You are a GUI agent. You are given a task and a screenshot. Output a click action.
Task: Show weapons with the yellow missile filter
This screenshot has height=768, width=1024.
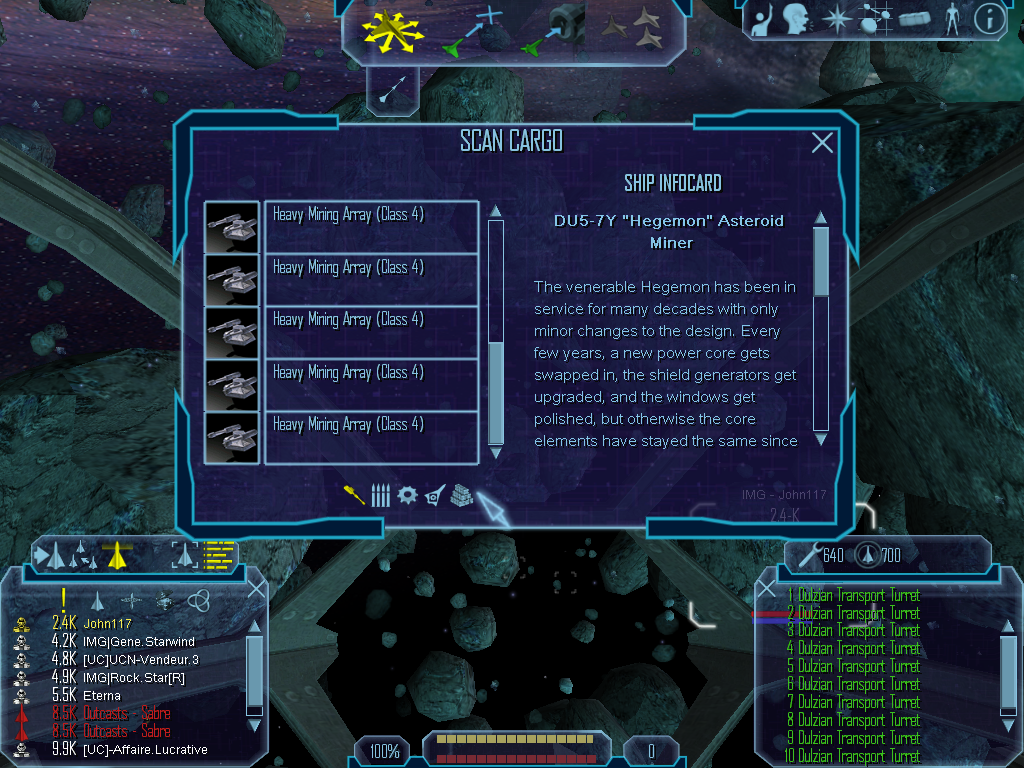point(354,495)
